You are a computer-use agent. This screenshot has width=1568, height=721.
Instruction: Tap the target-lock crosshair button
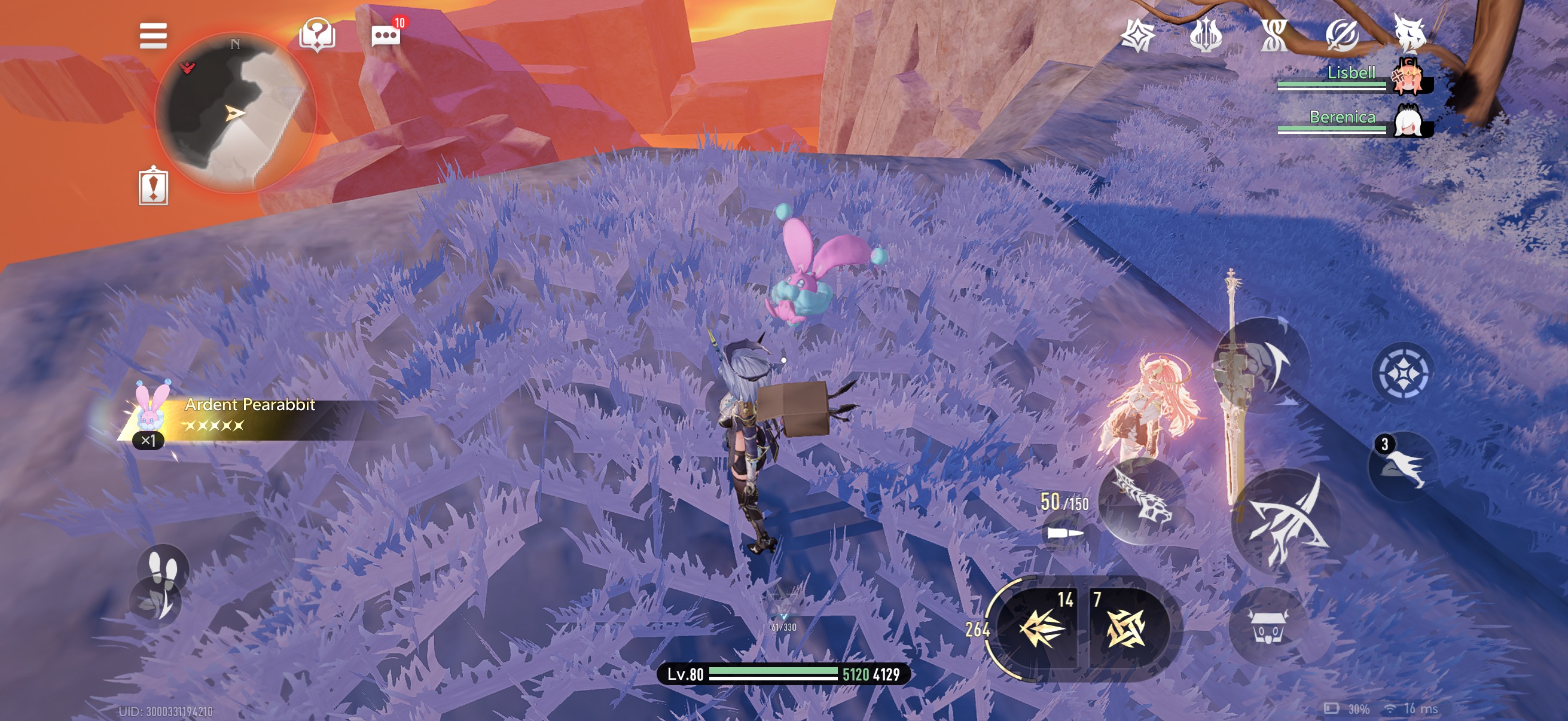(1402, 372)
